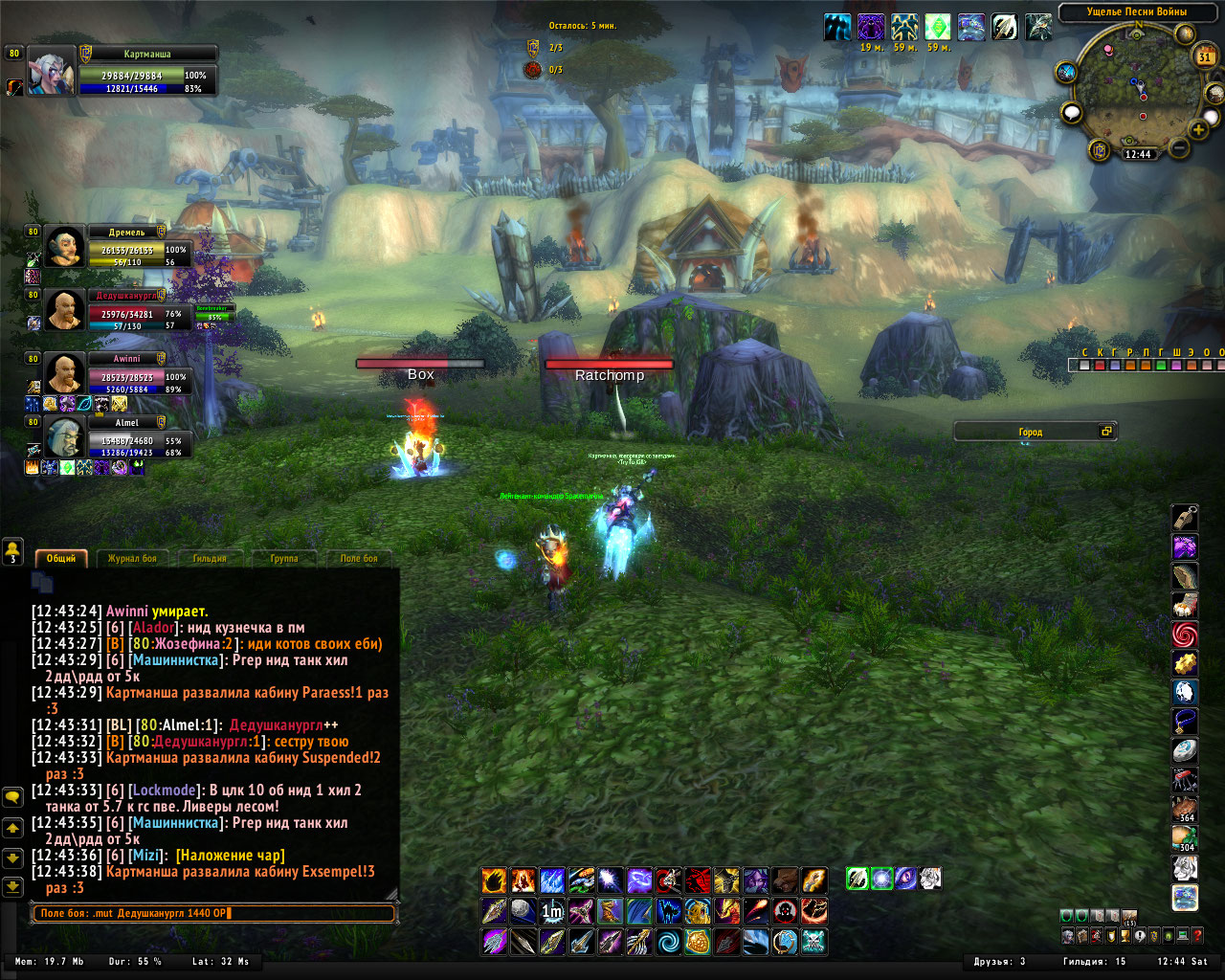Open the Гильдия chat tab
Screen dimensions: 1225x980
pyautogui.click(x=210, y=558)
